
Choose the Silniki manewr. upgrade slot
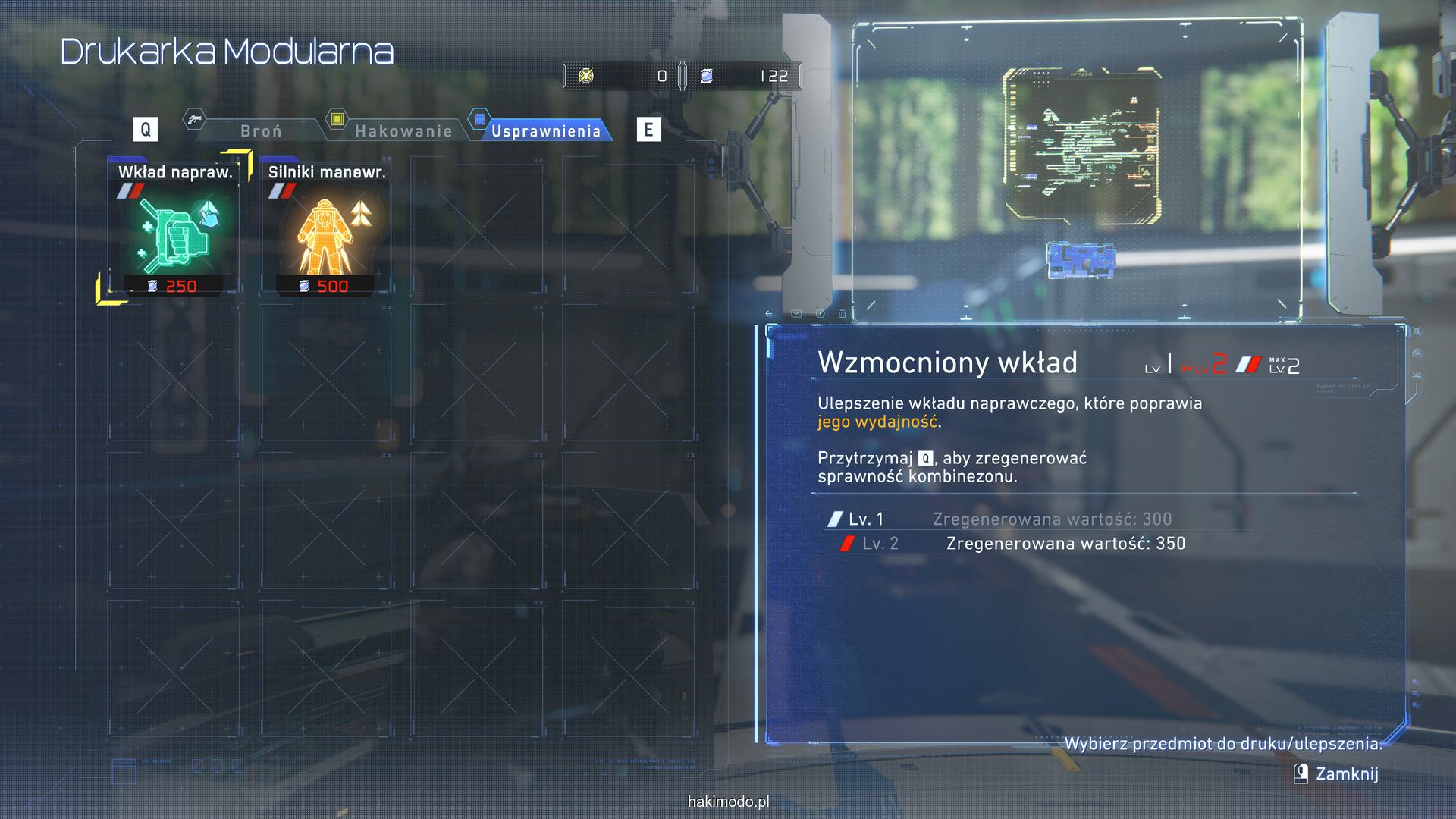326,227
